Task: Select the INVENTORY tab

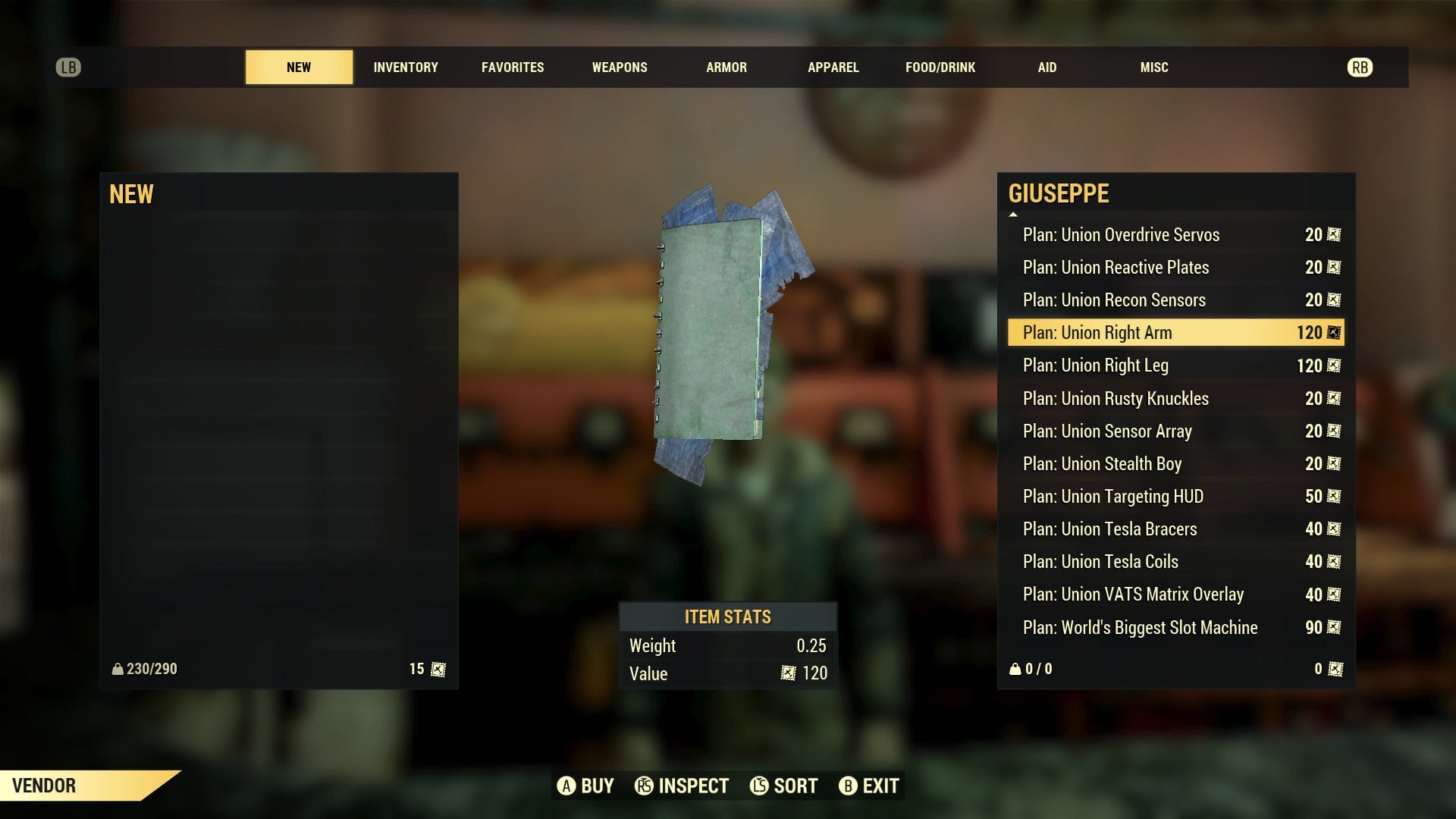Action: (x=405, y=67)
